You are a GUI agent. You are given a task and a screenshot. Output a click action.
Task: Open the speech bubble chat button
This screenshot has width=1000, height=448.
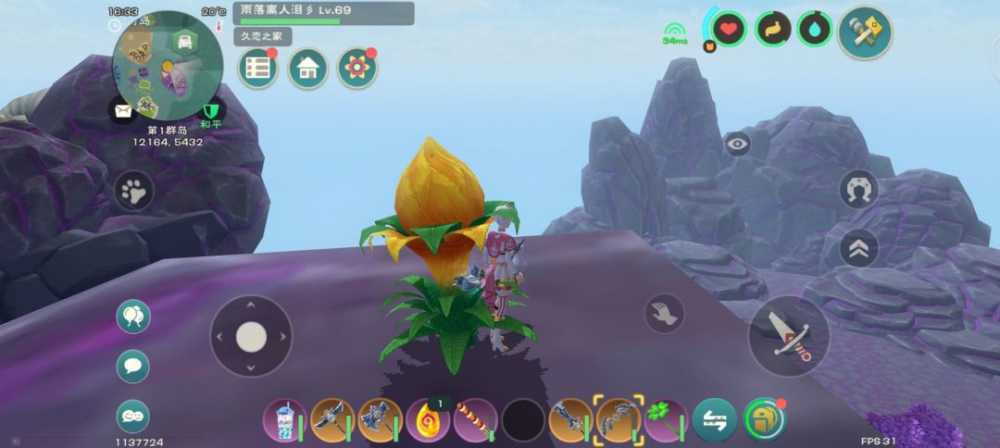click(x=133, y=366)
